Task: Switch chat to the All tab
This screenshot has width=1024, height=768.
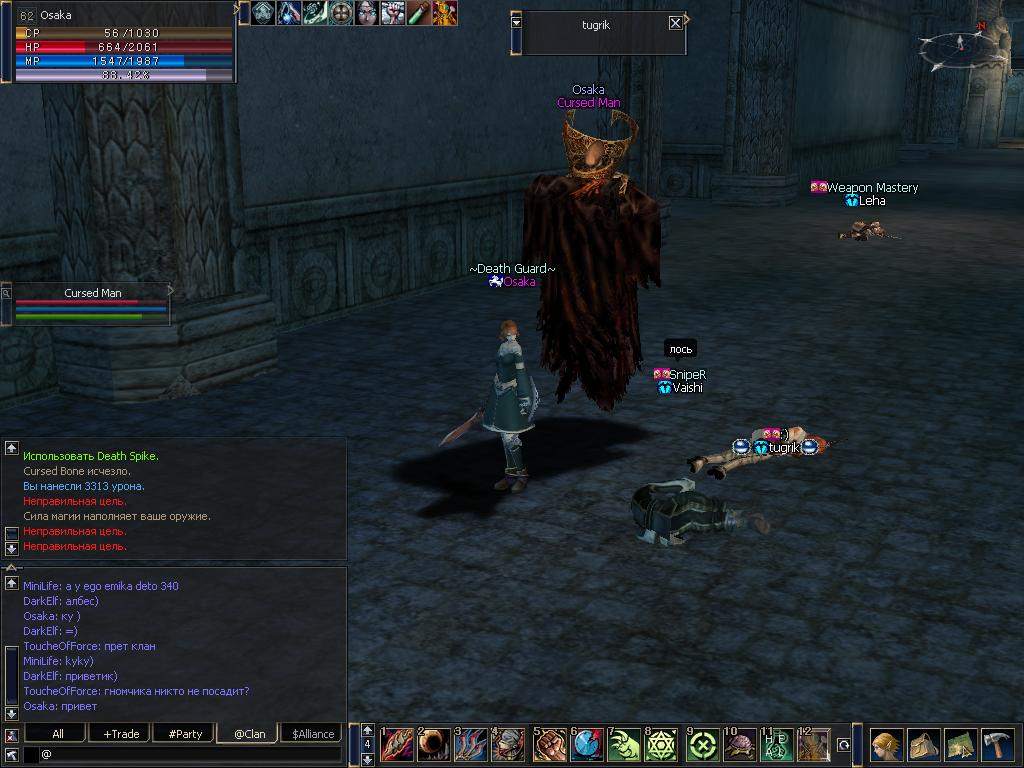Action: coord(58,733)
